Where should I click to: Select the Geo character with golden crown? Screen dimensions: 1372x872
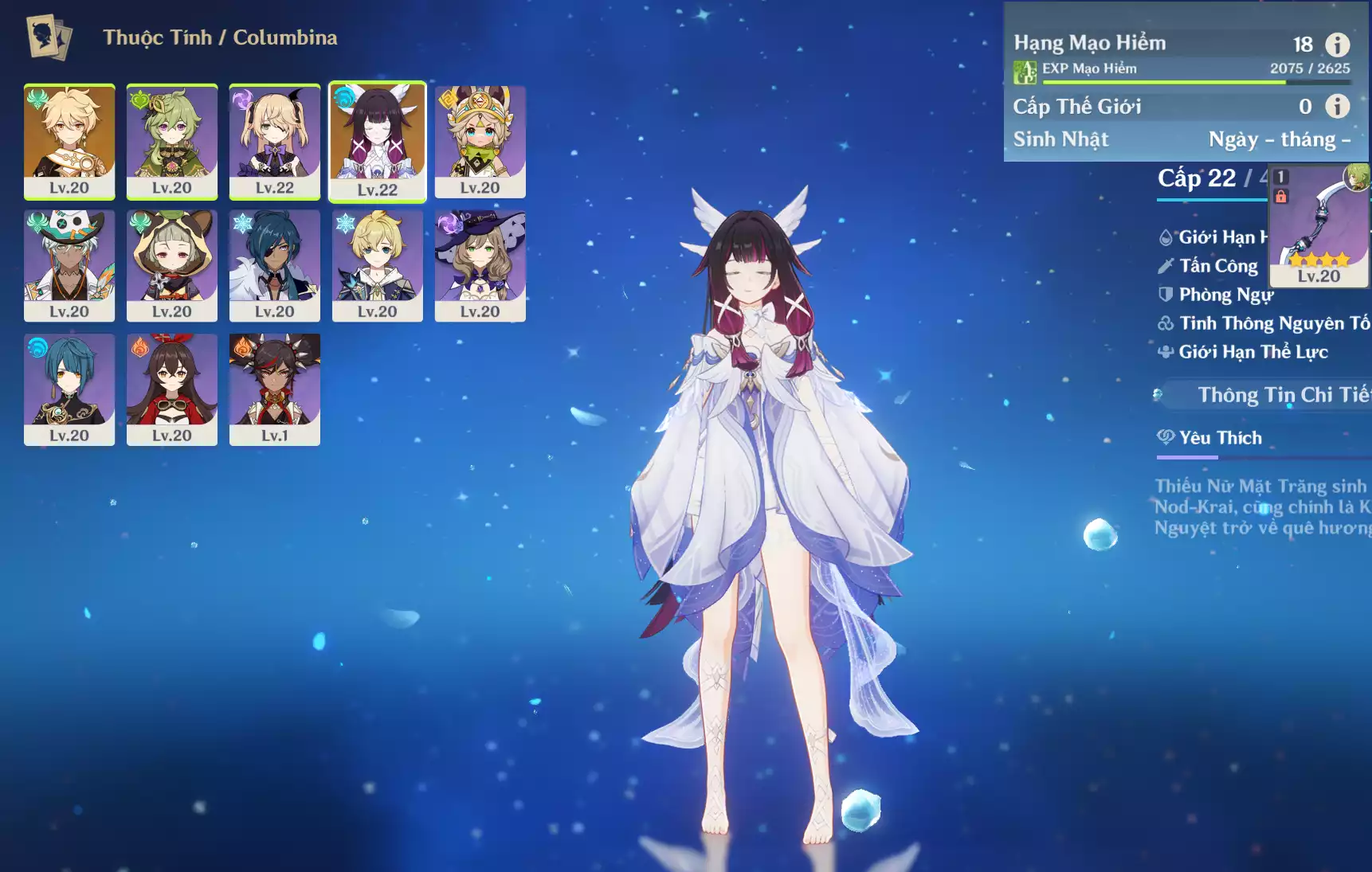pyautogui.click(x=480, y=141)
